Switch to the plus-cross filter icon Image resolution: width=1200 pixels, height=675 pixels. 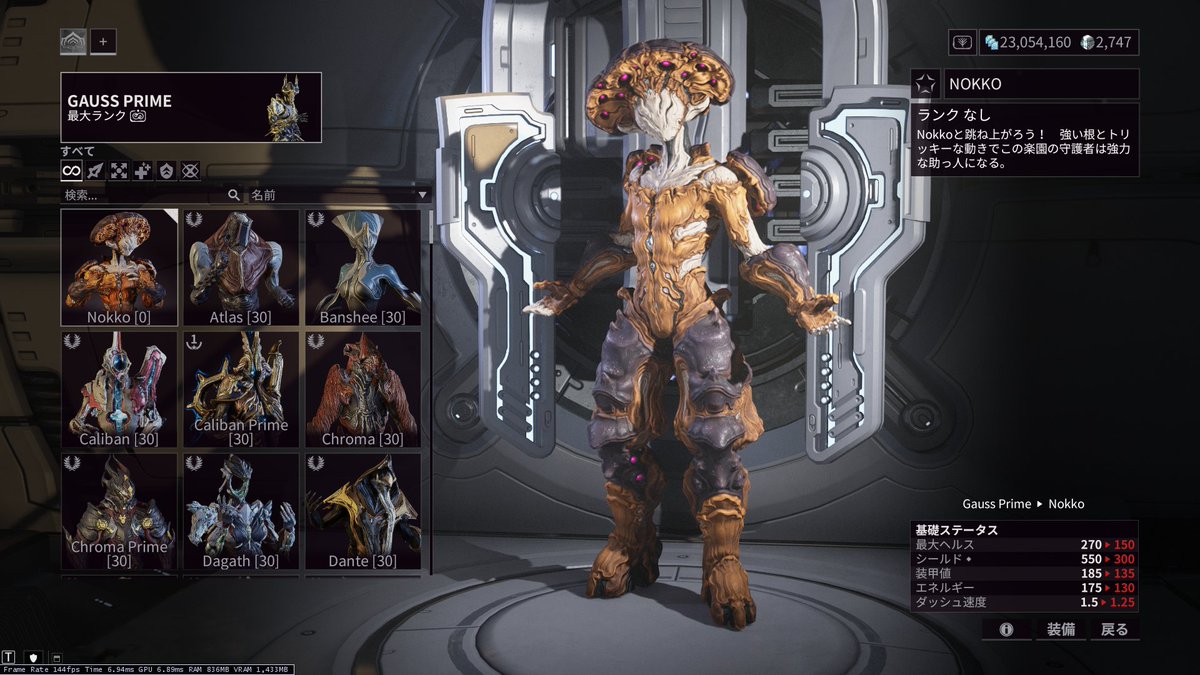point(143,171)
